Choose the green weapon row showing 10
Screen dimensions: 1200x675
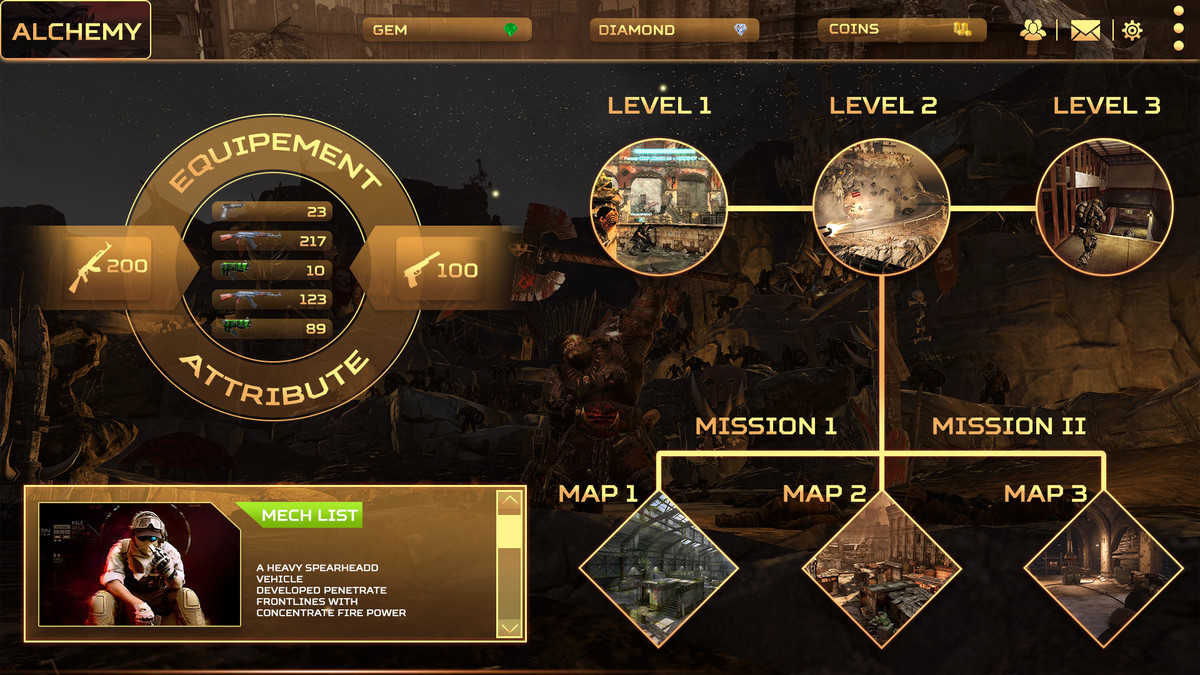coord(272,270)
